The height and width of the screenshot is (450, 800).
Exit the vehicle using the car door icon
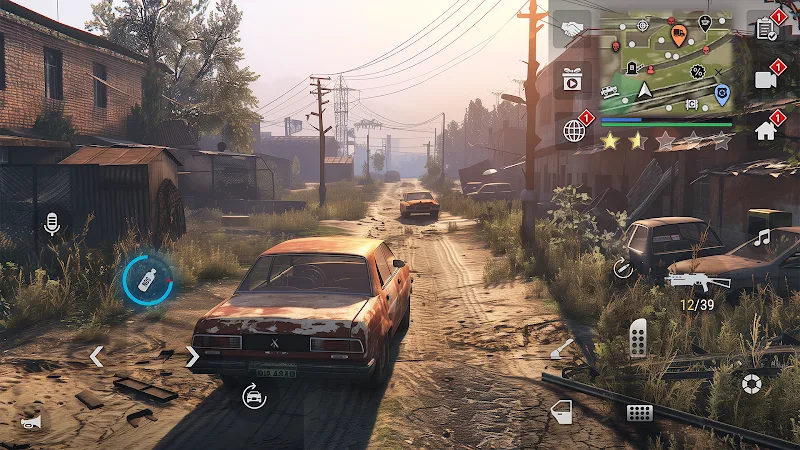[x=562, y=411]
